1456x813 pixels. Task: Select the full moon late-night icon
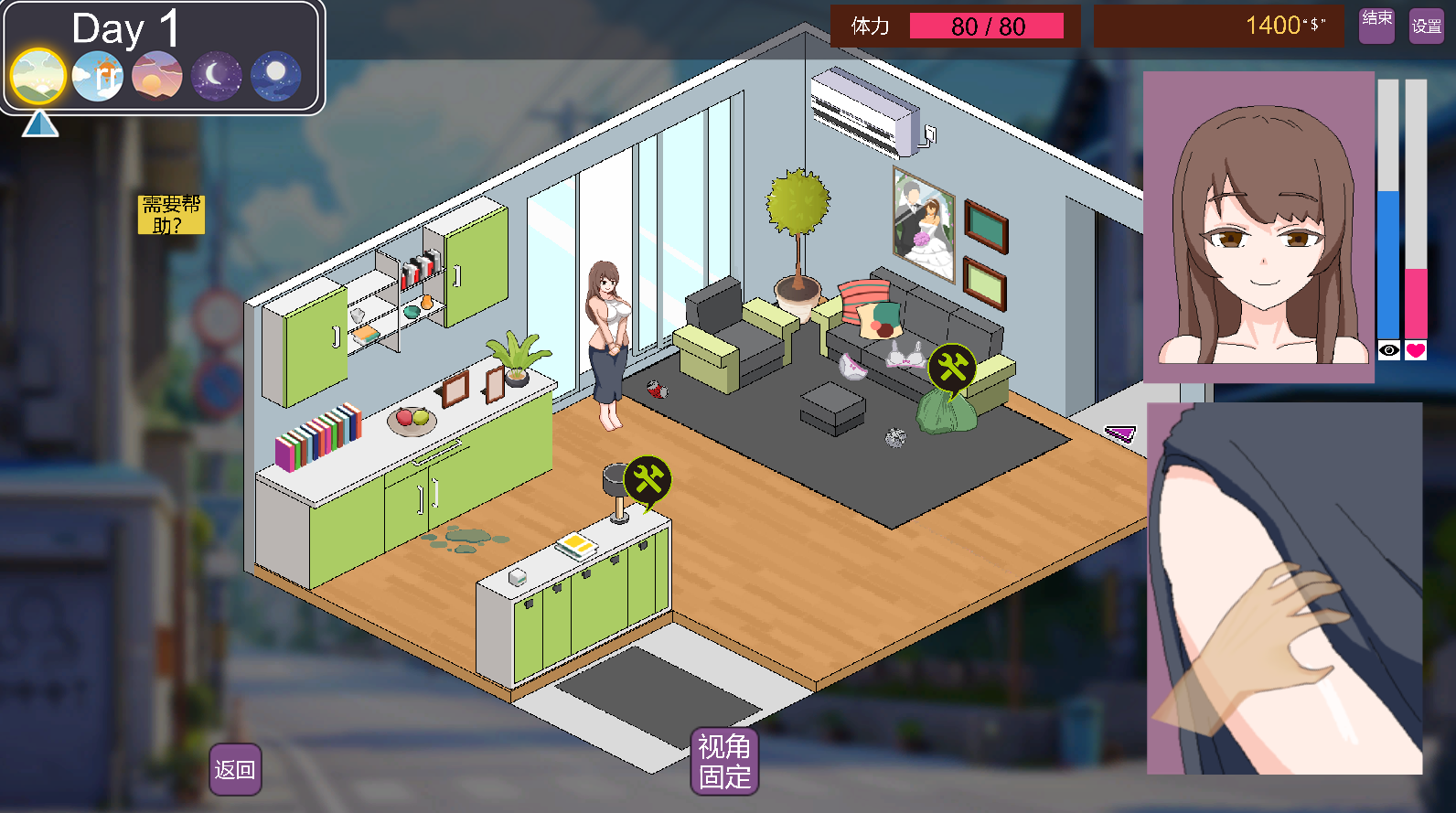pyautogui.click(x=275, y=76)
